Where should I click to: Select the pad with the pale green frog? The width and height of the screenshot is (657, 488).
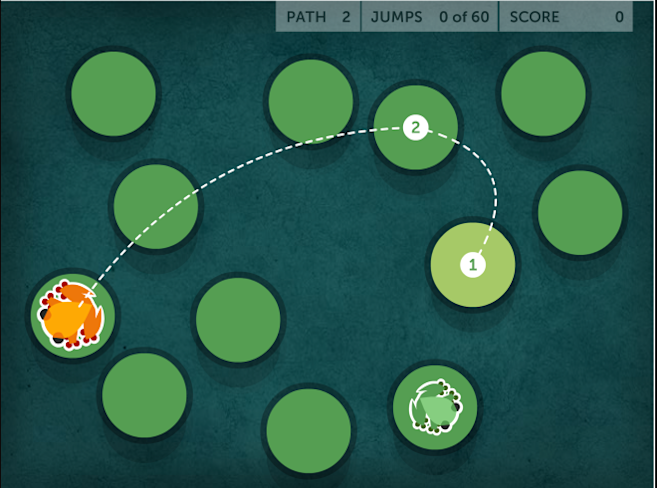[x=435, y=407]
